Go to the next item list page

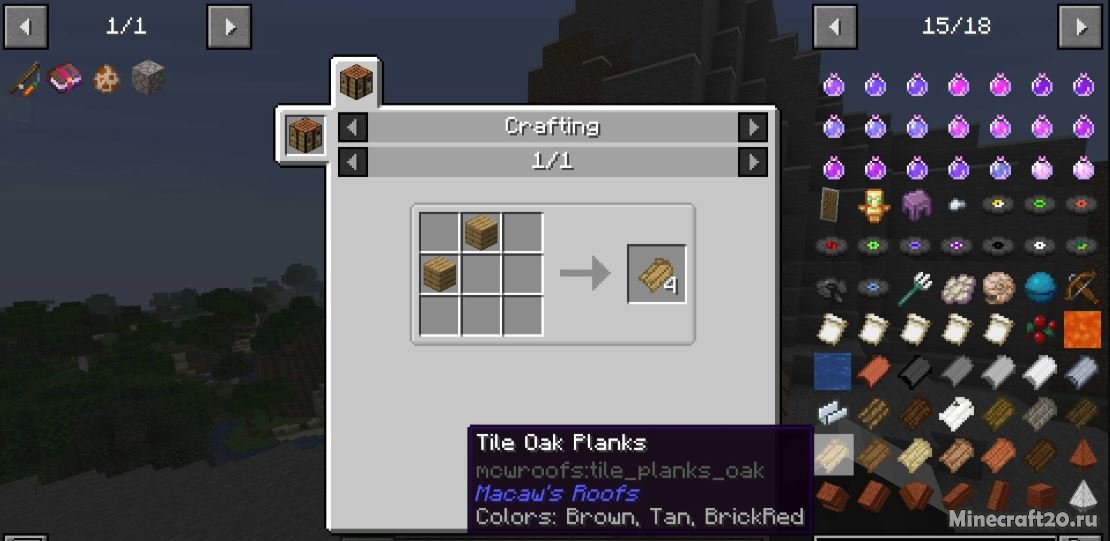pyautogui.click(x=1080, y=26)
